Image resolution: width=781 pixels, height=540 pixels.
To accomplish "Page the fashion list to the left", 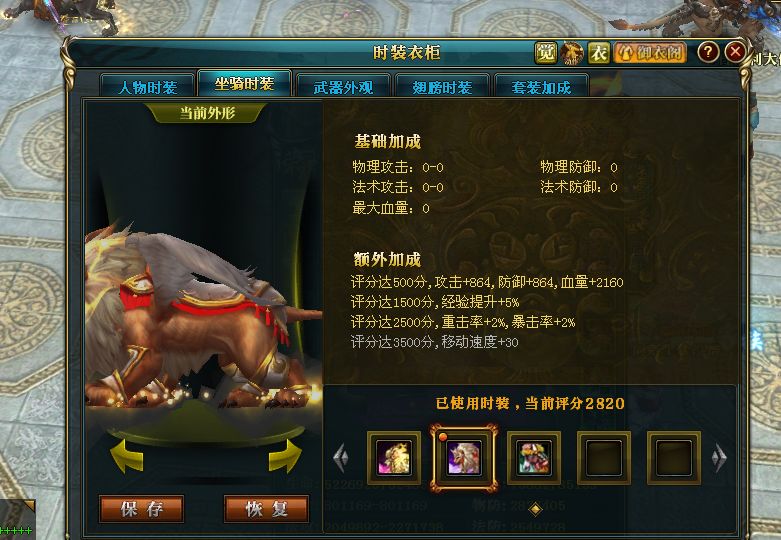I will (341, 458).
